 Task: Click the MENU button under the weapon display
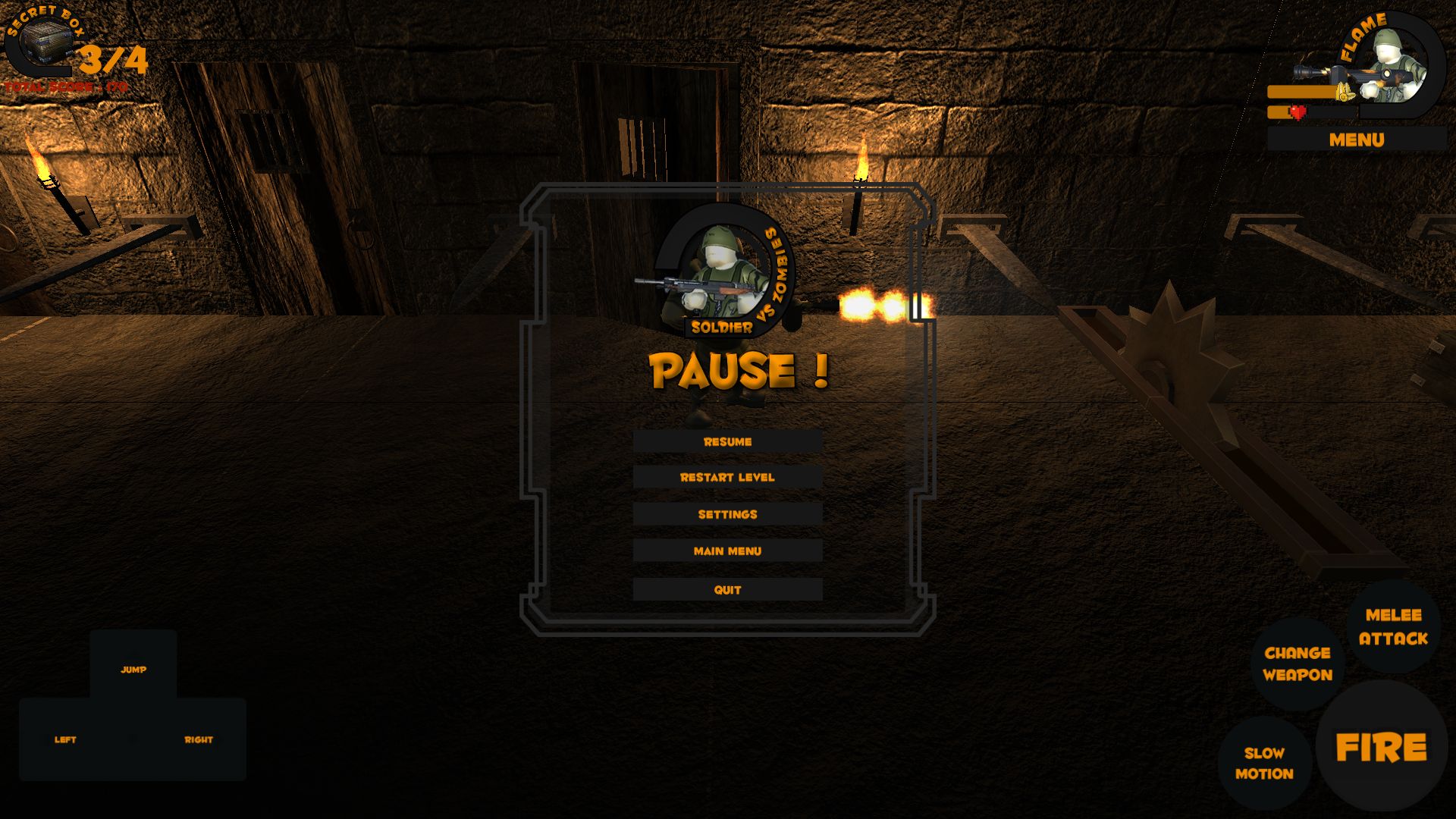coord(1356,140)
